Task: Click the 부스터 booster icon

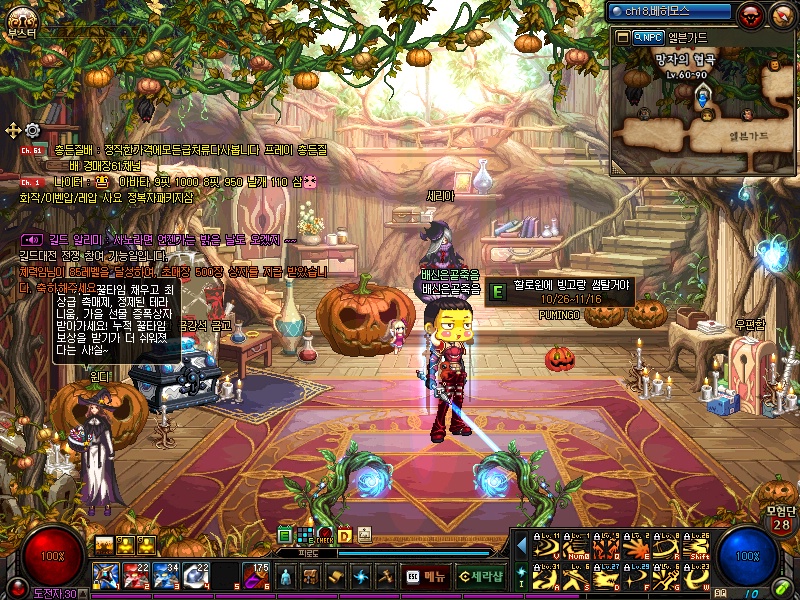Action: coord(21,18)
